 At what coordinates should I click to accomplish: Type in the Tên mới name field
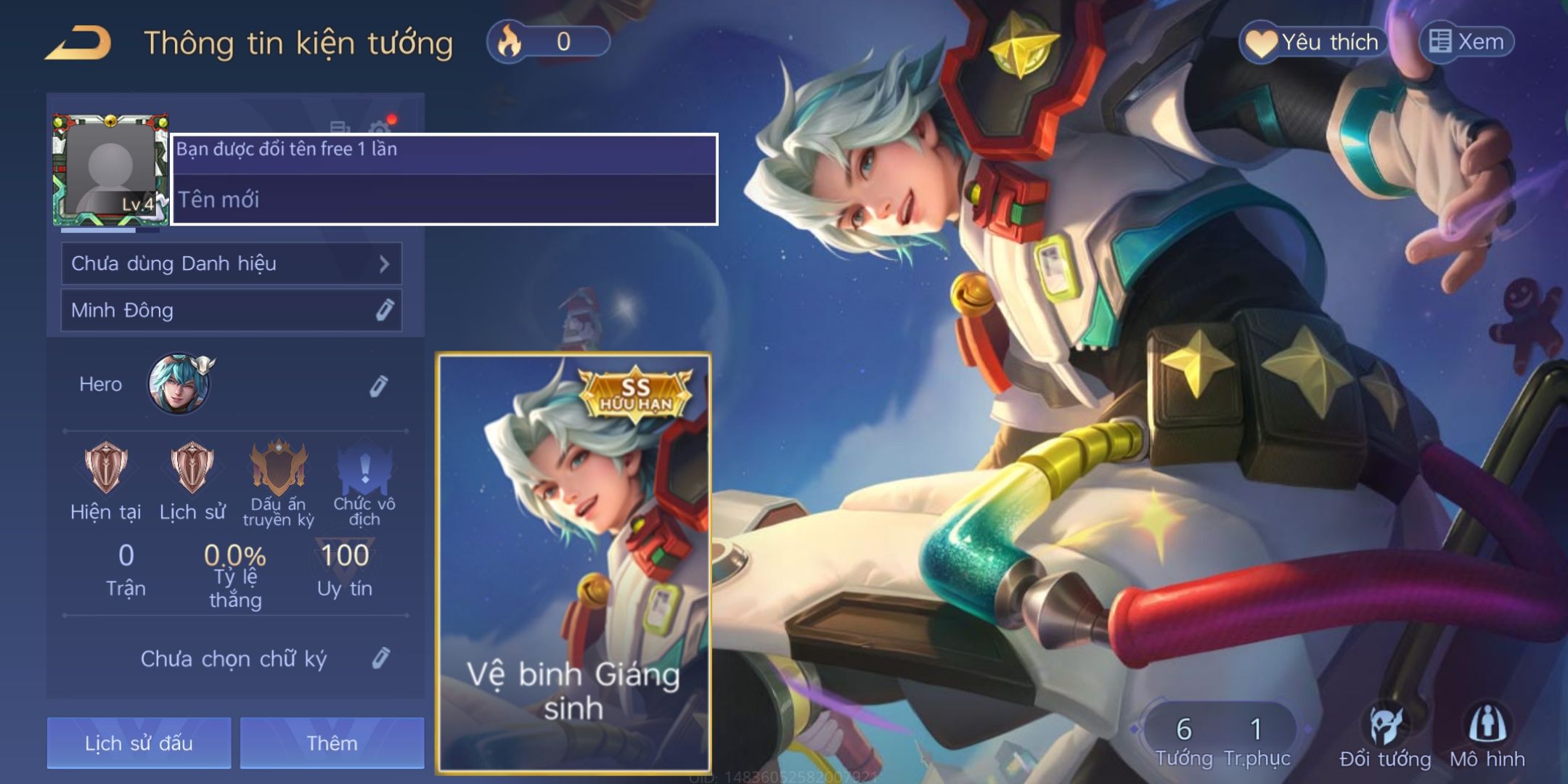(x=444, y=200)
